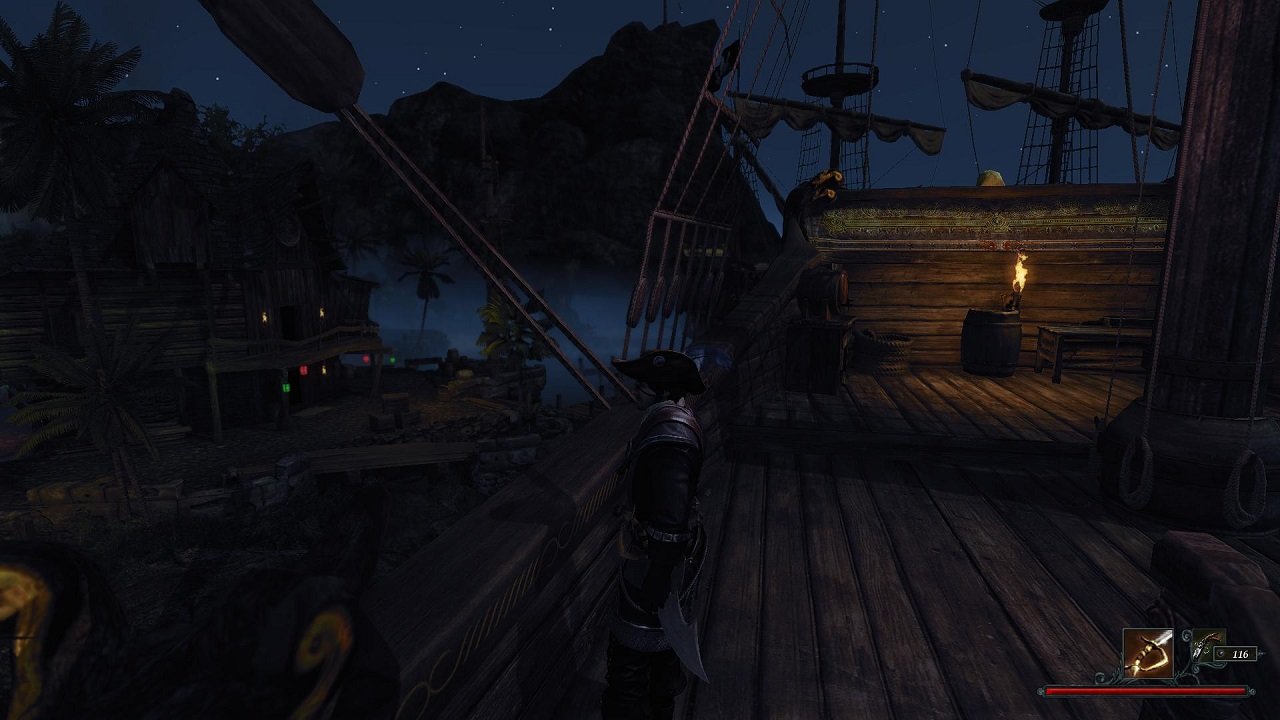Click the ammo count reading 116
1280x720 pixels.
pyautogui.click(x=1240, y=654)
